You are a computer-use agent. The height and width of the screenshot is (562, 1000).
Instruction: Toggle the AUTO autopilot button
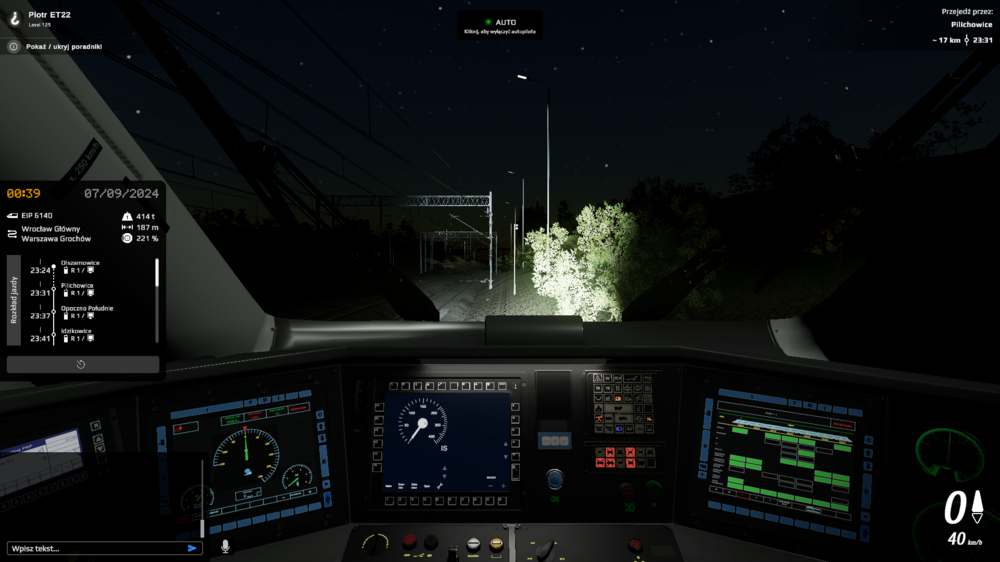click(500, 22)
